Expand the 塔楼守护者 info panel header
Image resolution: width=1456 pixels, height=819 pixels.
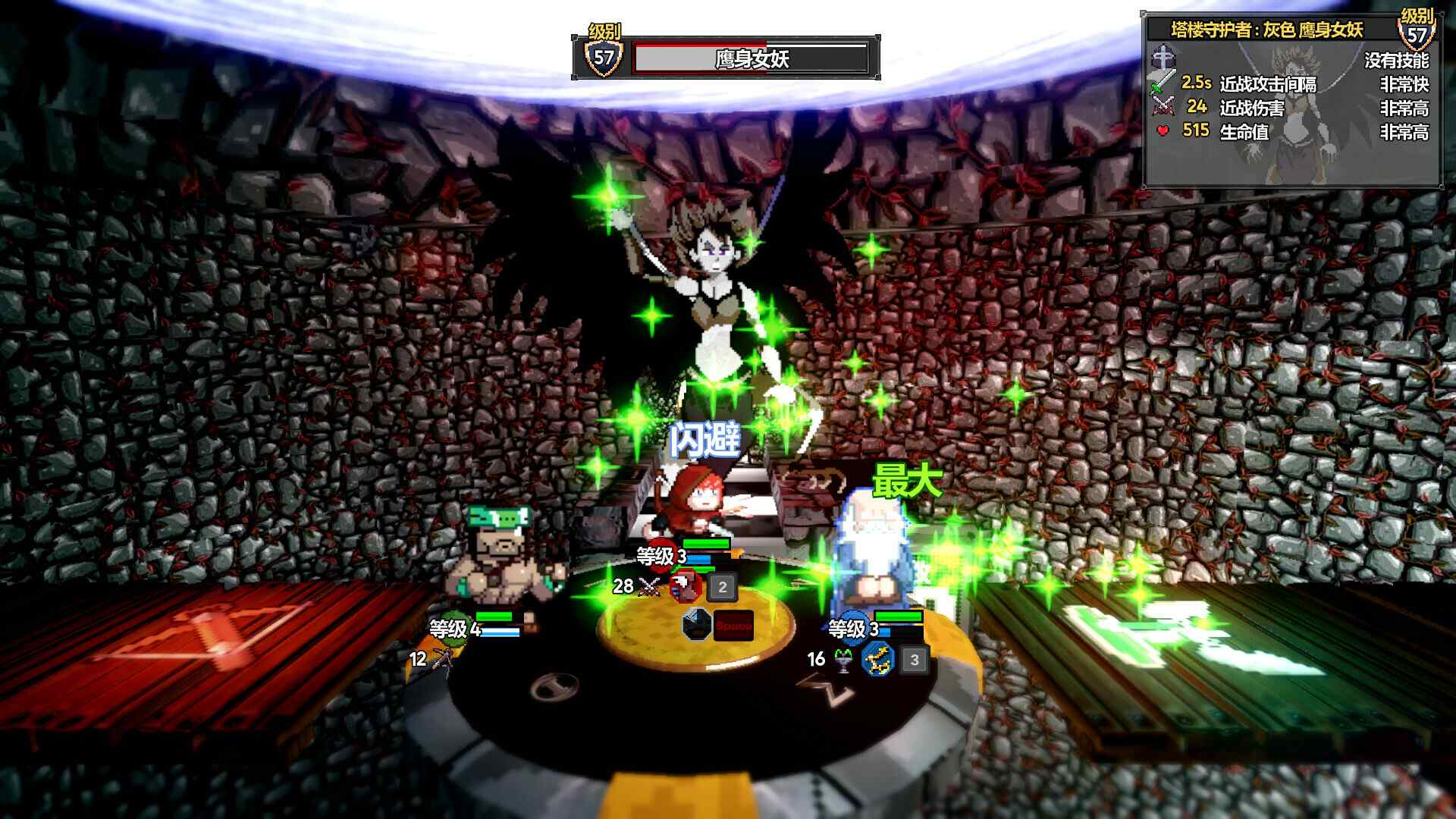point(1267,30)
